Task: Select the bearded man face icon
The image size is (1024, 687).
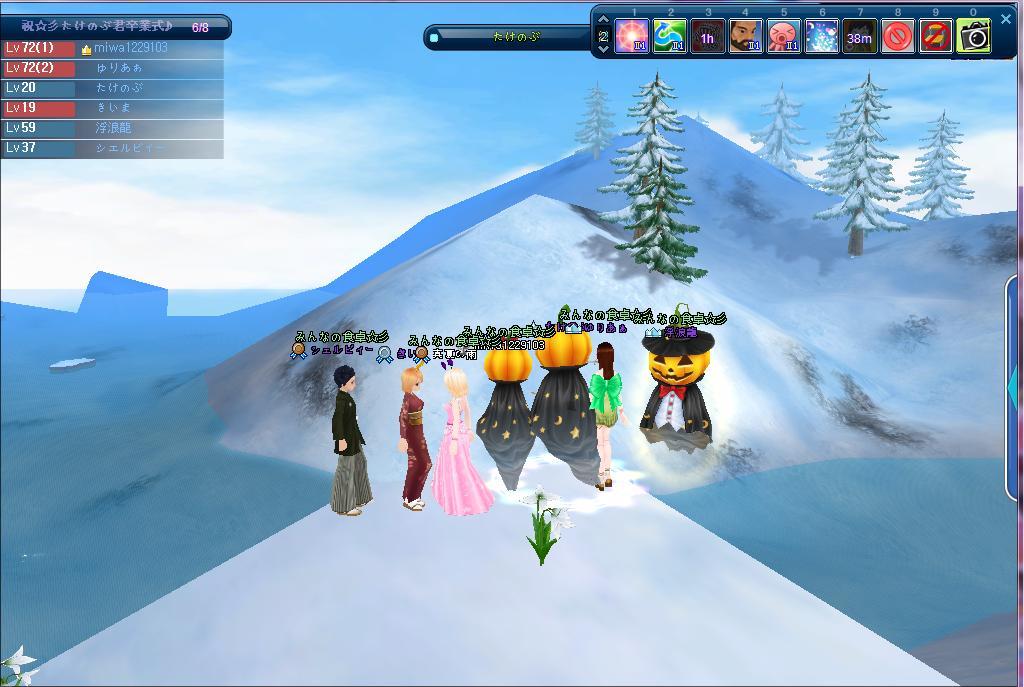Action: 745,38
